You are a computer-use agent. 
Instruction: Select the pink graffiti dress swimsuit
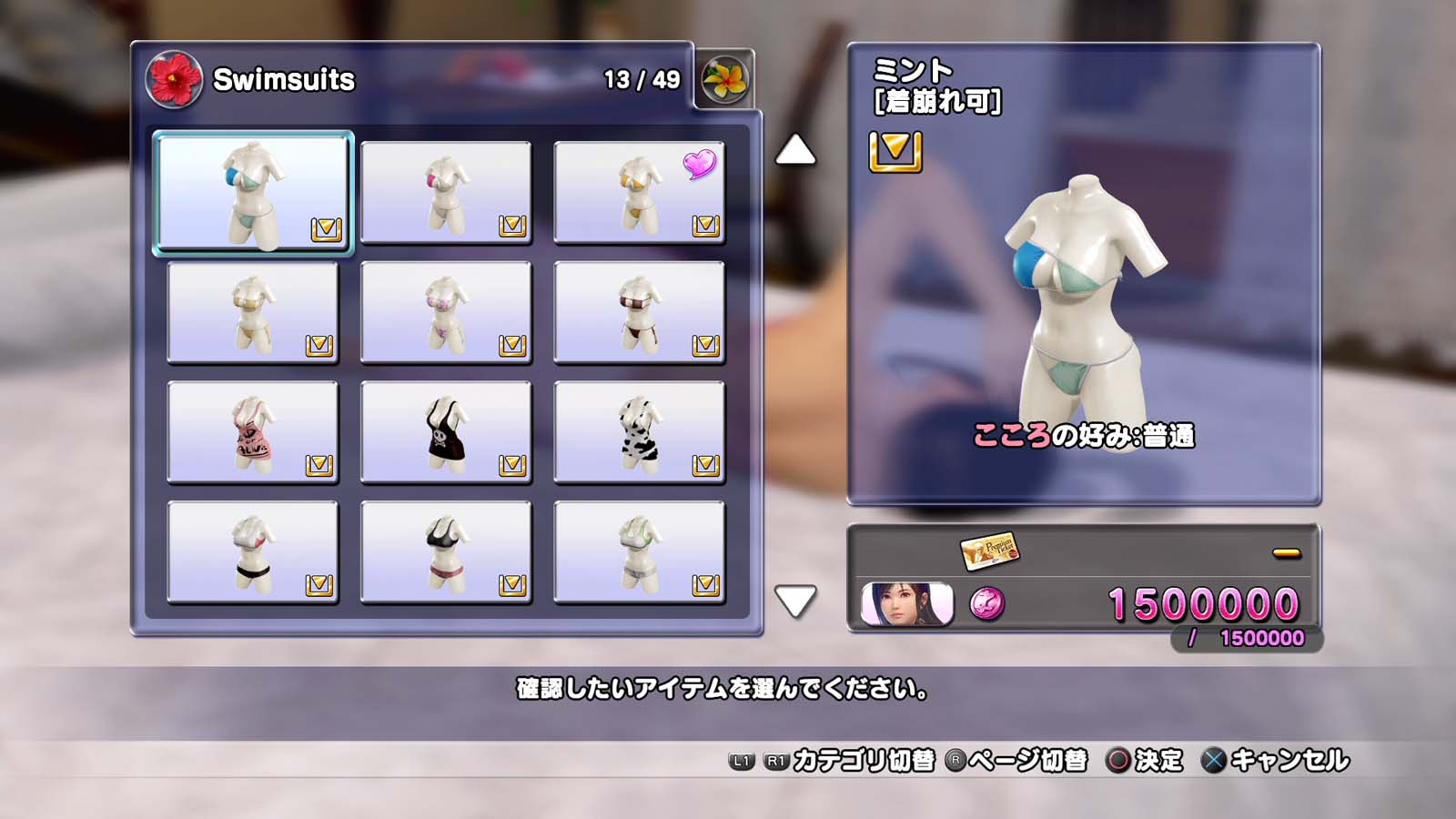click(x=252, y=432)
